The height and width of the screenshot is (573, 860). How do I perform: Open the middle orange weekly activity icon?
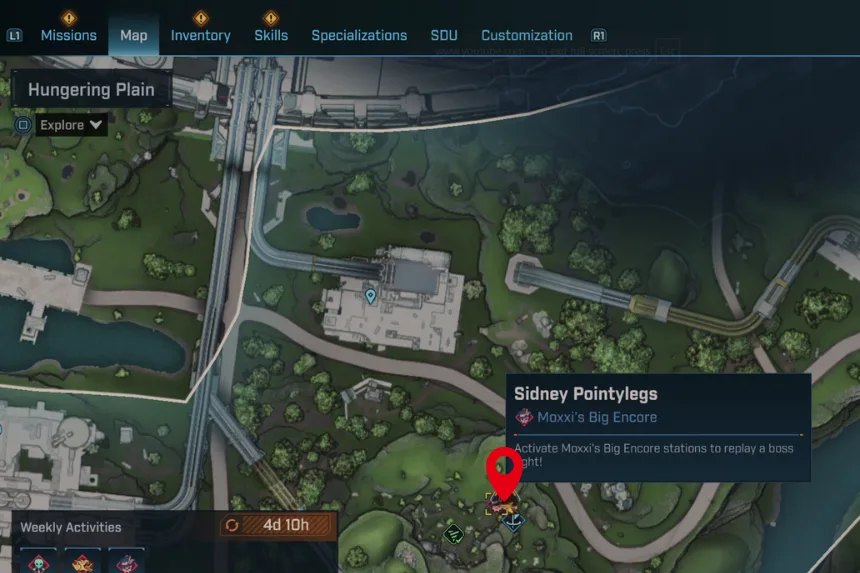click(x=83, y=563)
